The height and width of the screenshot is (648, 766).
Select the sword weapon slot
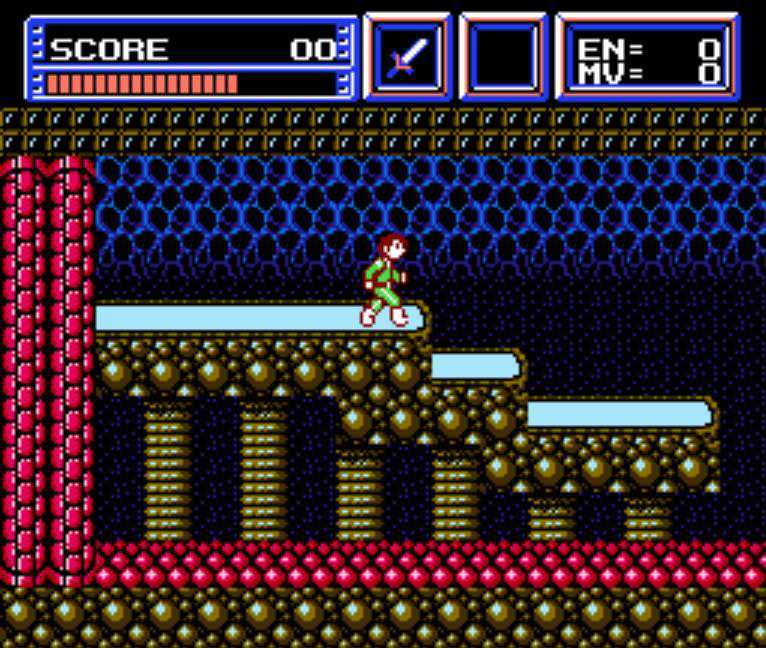[407, 57]
